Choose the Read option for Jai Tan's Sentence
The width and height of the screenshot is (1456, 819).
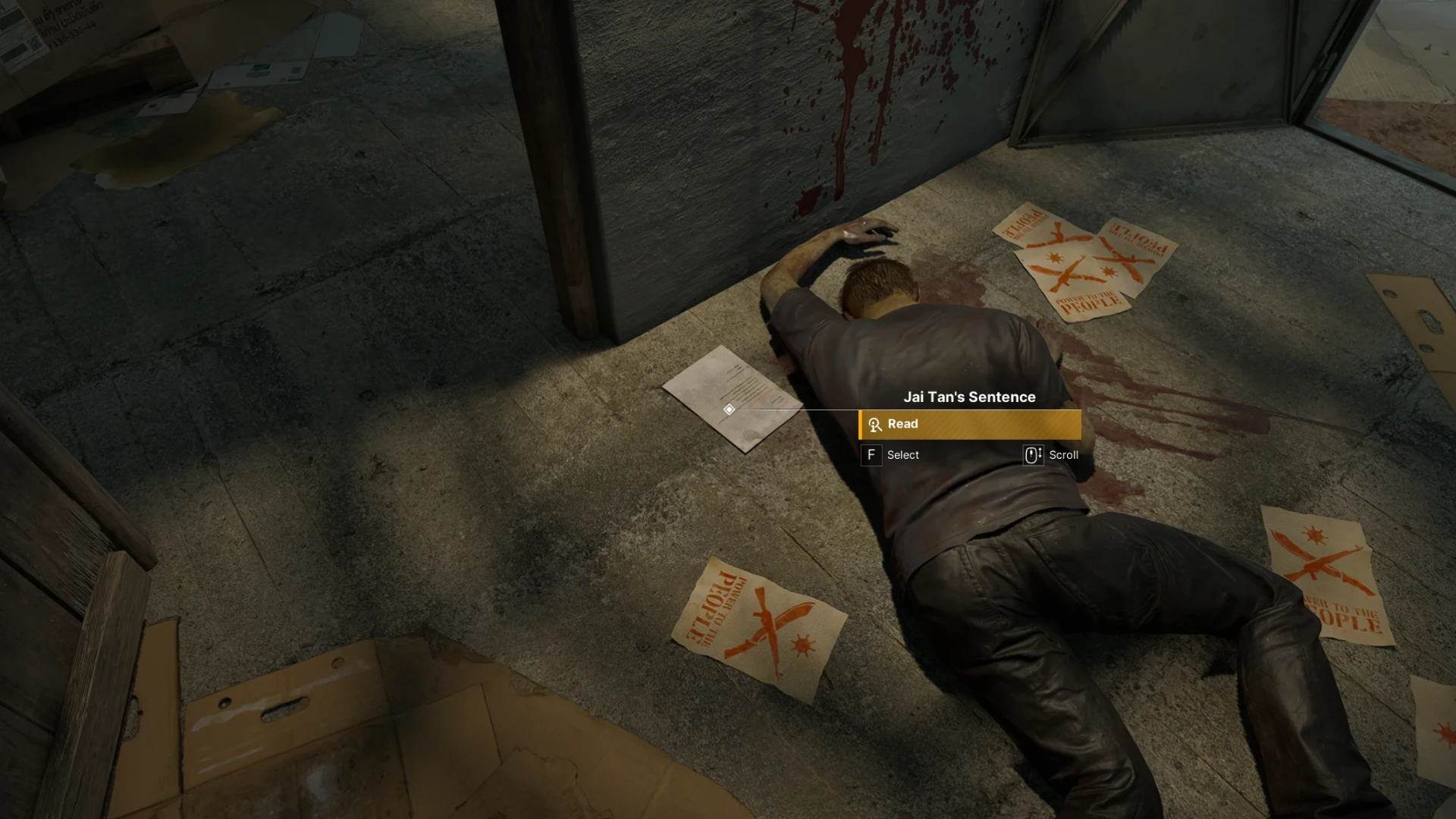coord(970,425)
